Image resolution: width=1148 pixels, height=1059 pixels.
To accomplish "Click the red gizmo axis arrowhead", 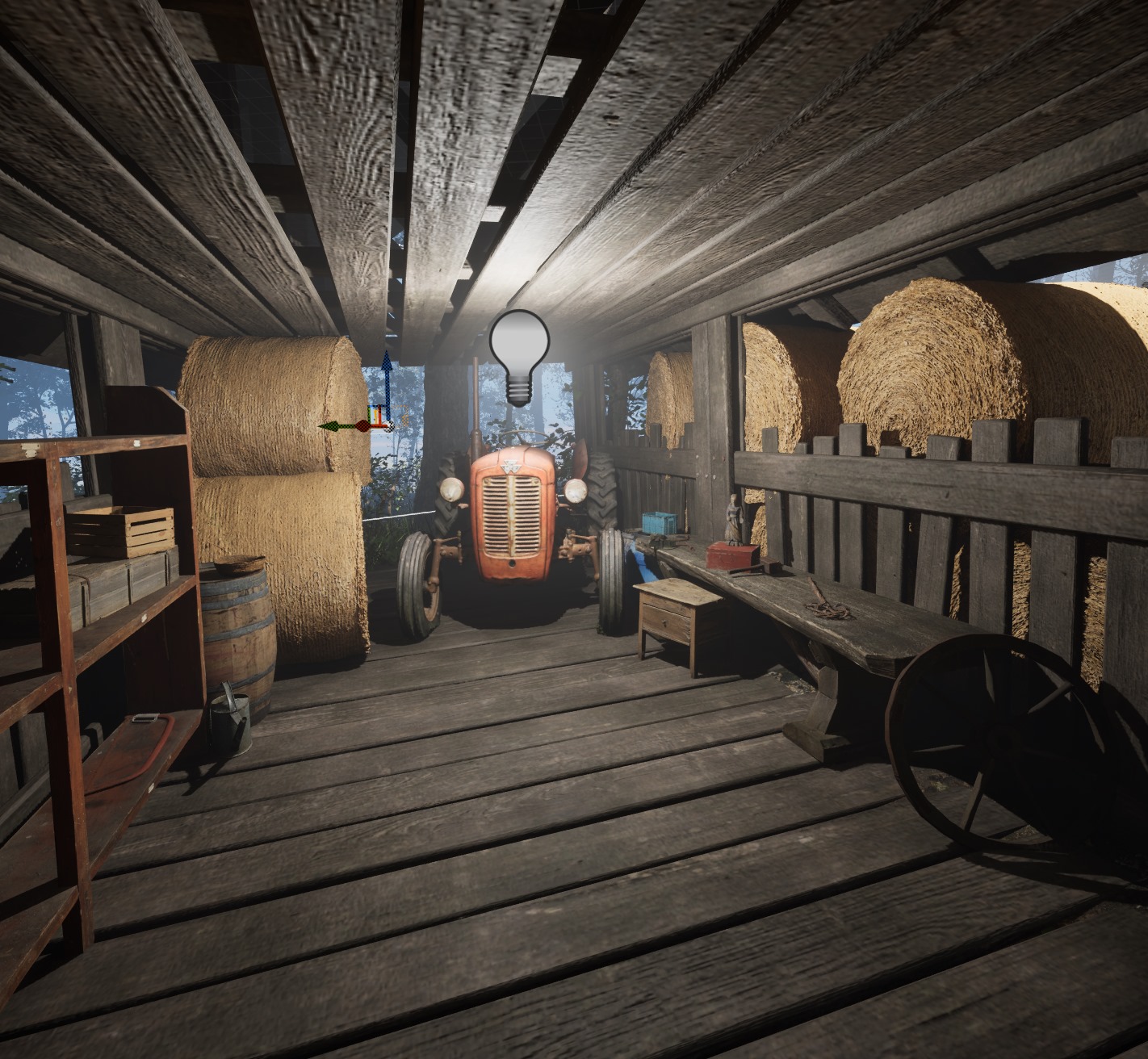I will (362, 425).
